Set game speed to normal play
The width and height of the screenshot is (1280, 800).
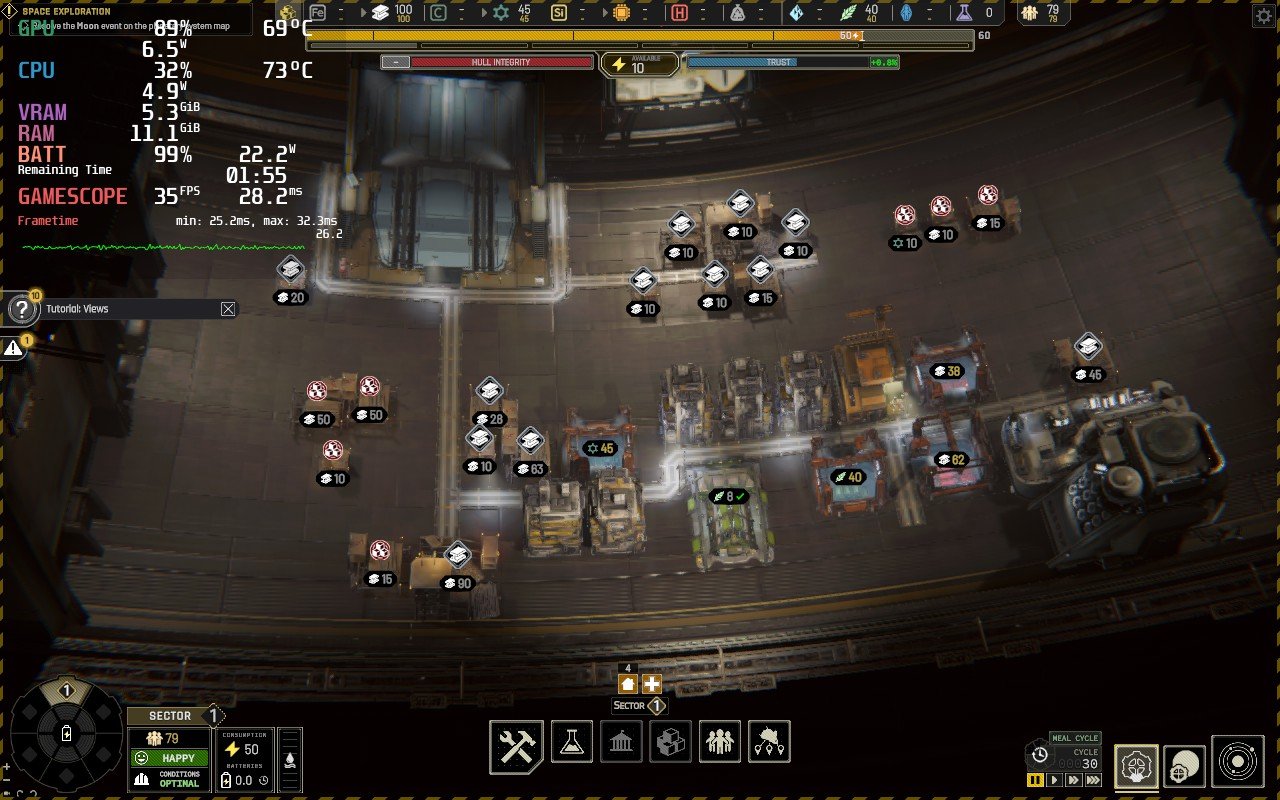[x=1053, y=780]
